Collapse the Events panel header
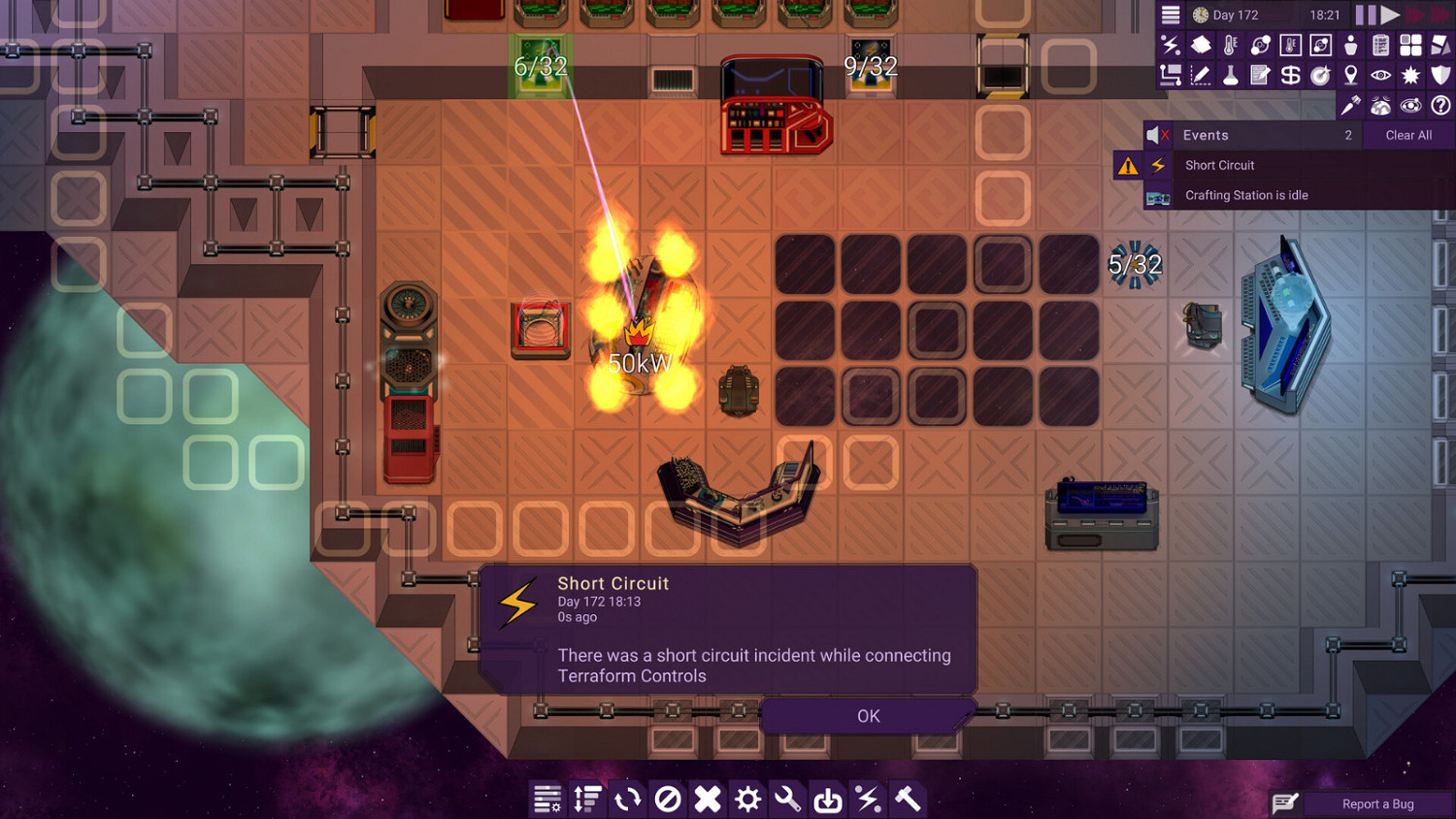 pos(1207,135)
